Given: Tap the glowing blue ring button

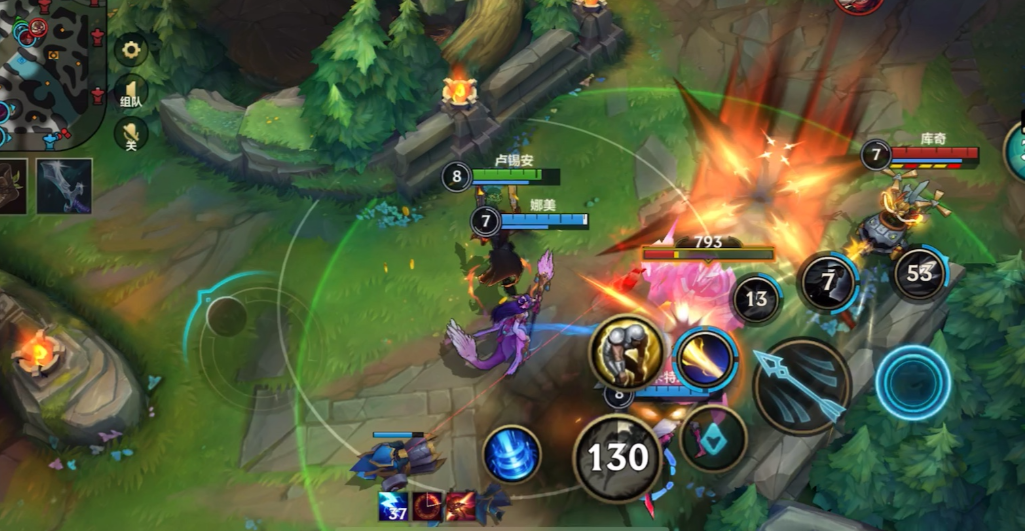Looking at the screenshot, I should click(x=912, y=383).
